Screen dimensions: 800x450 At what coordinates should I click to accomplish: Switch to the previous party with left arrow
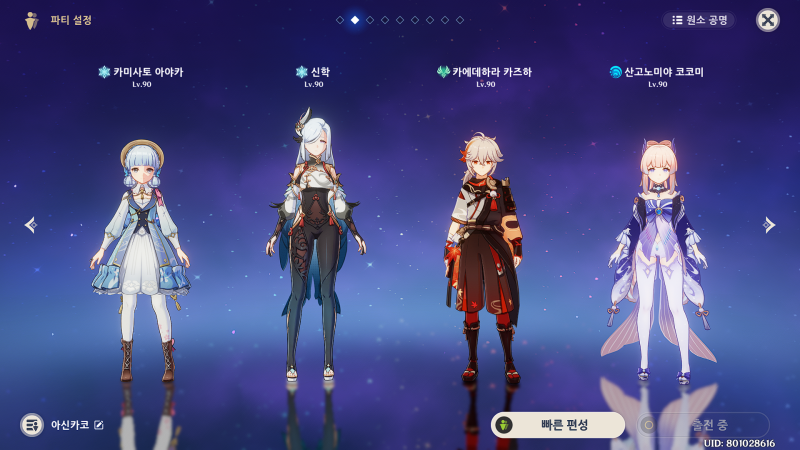tap(29, 225)
